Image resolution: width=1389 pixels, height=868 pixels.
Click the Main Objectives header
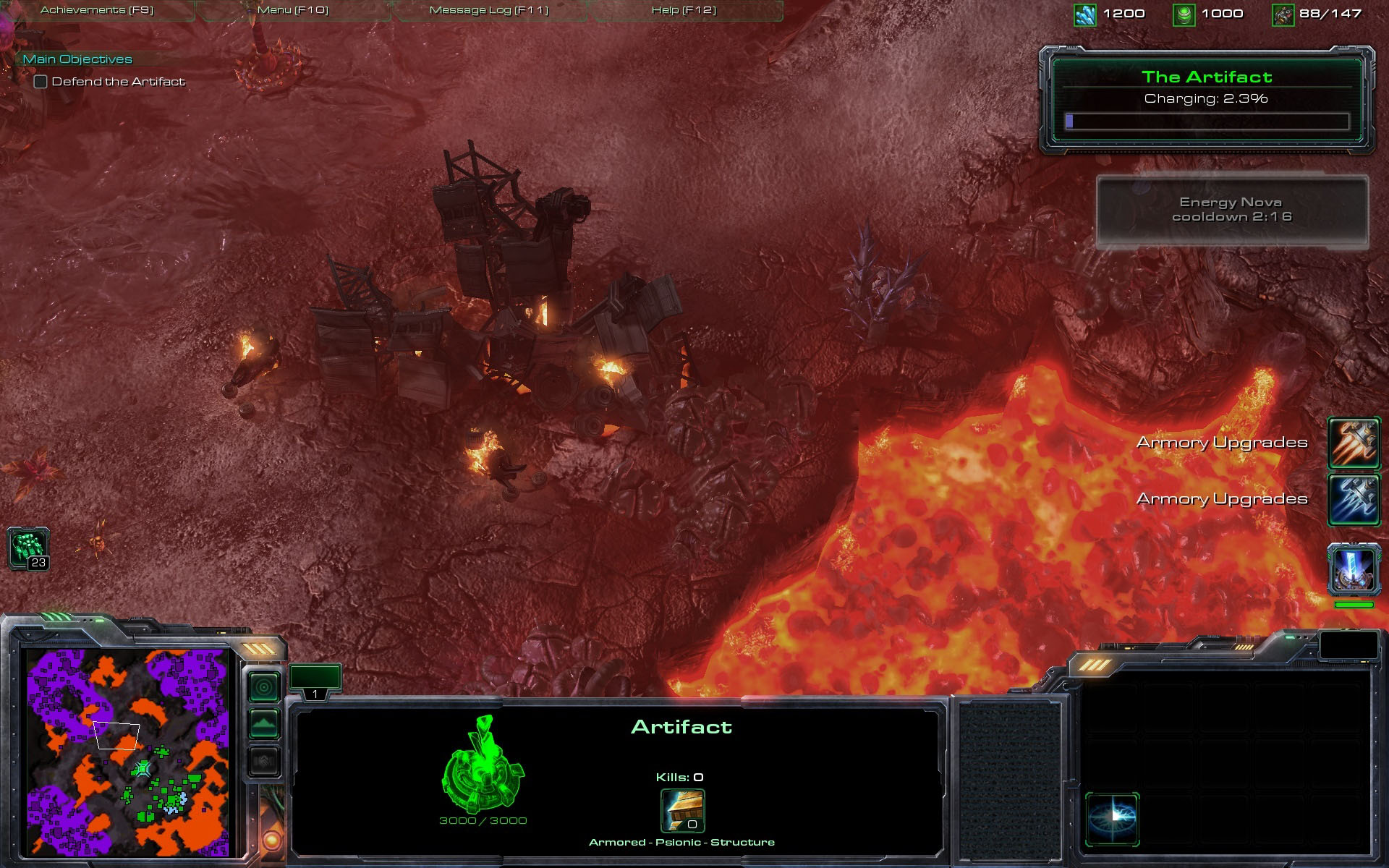tap(77, 59)
